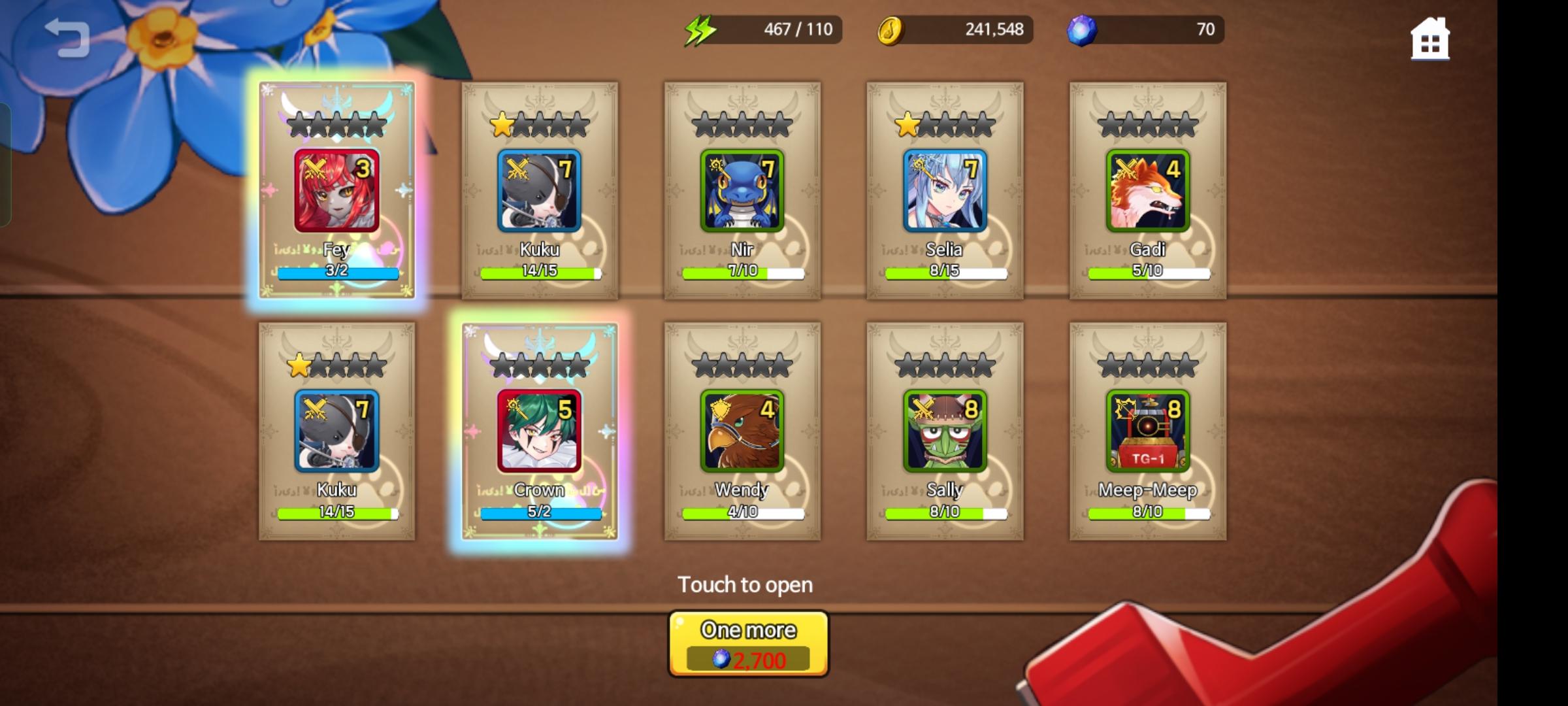Screen dimensions: 1568x706
Task: Click the TG-1 machine icon on Meep-Meep's card
Action: [1150, 429]
